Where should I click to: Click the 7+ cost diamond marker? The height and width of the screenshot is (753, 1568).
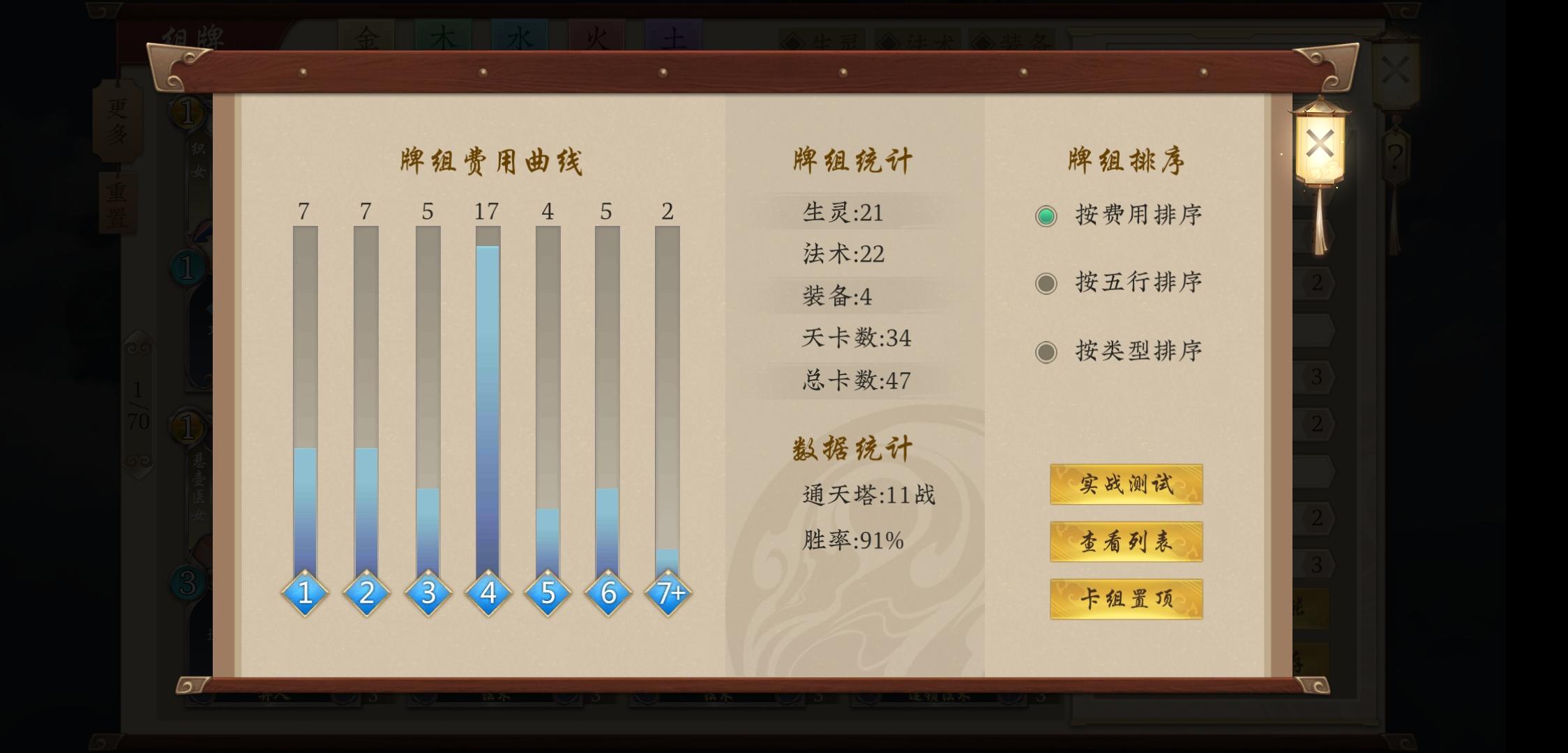(668, 592)
